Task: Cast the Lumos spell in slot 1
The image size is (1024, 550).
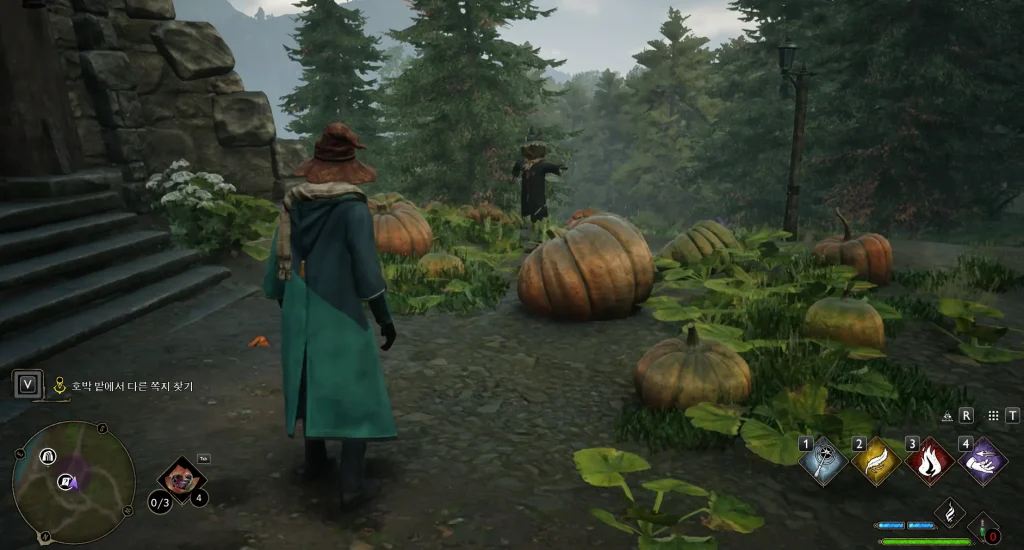Action: coord(824,461)
